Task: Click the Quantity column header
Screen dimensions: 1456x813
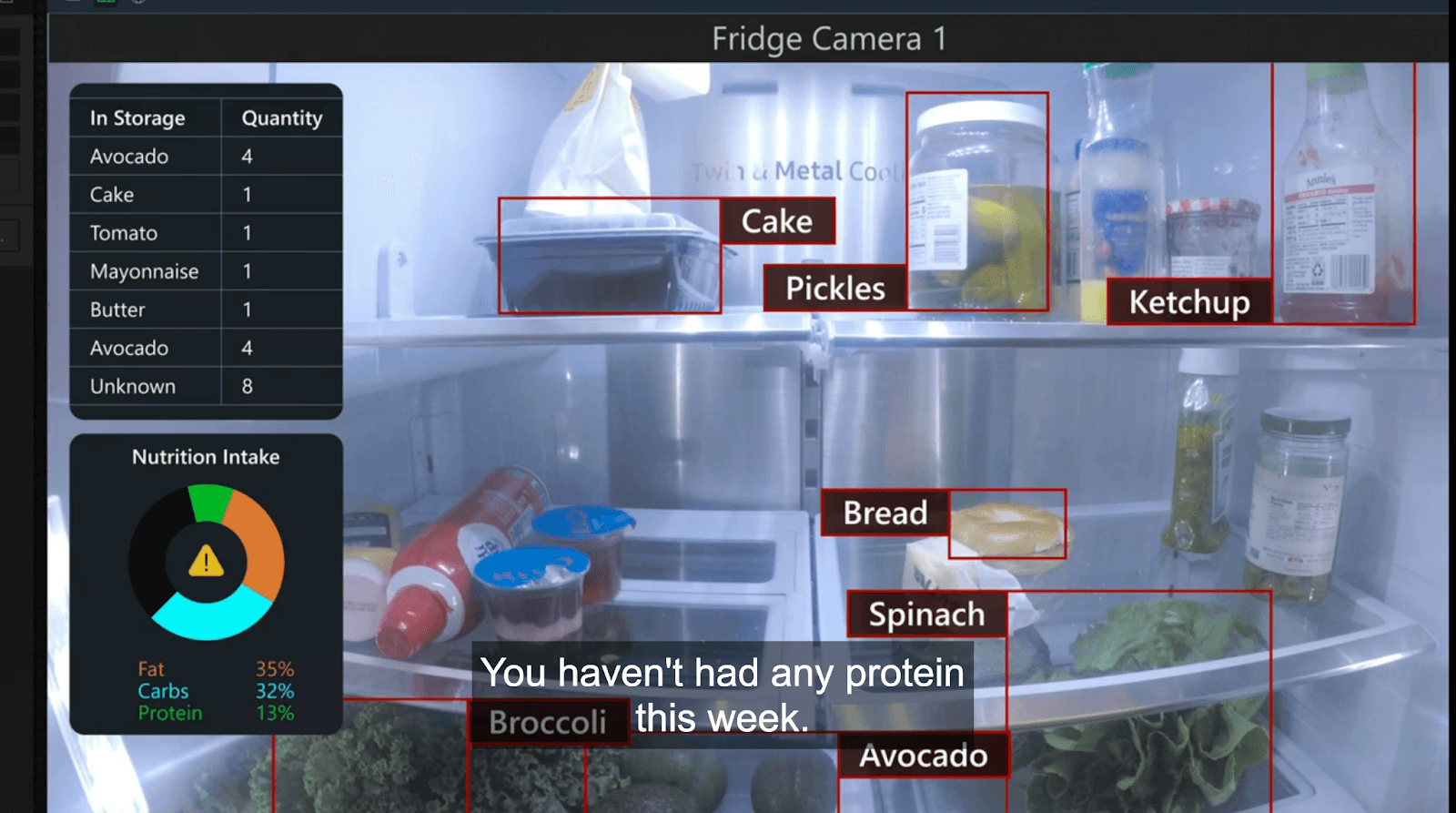Action: click(281, 118)
